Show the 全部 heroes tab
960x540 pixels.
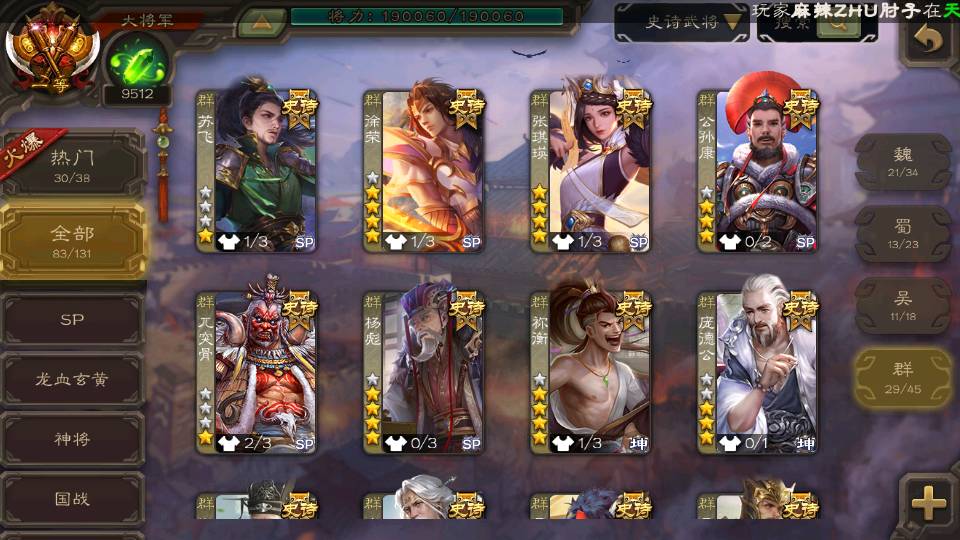click(72, 240)
